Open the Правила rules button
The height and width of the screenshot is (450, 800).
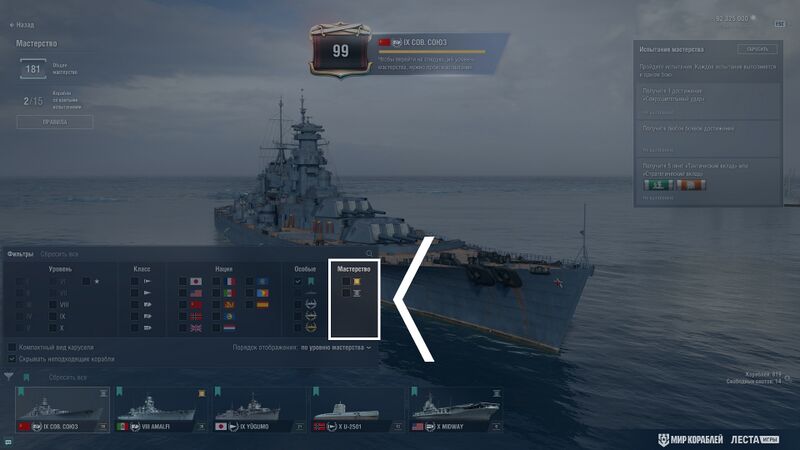55,122
